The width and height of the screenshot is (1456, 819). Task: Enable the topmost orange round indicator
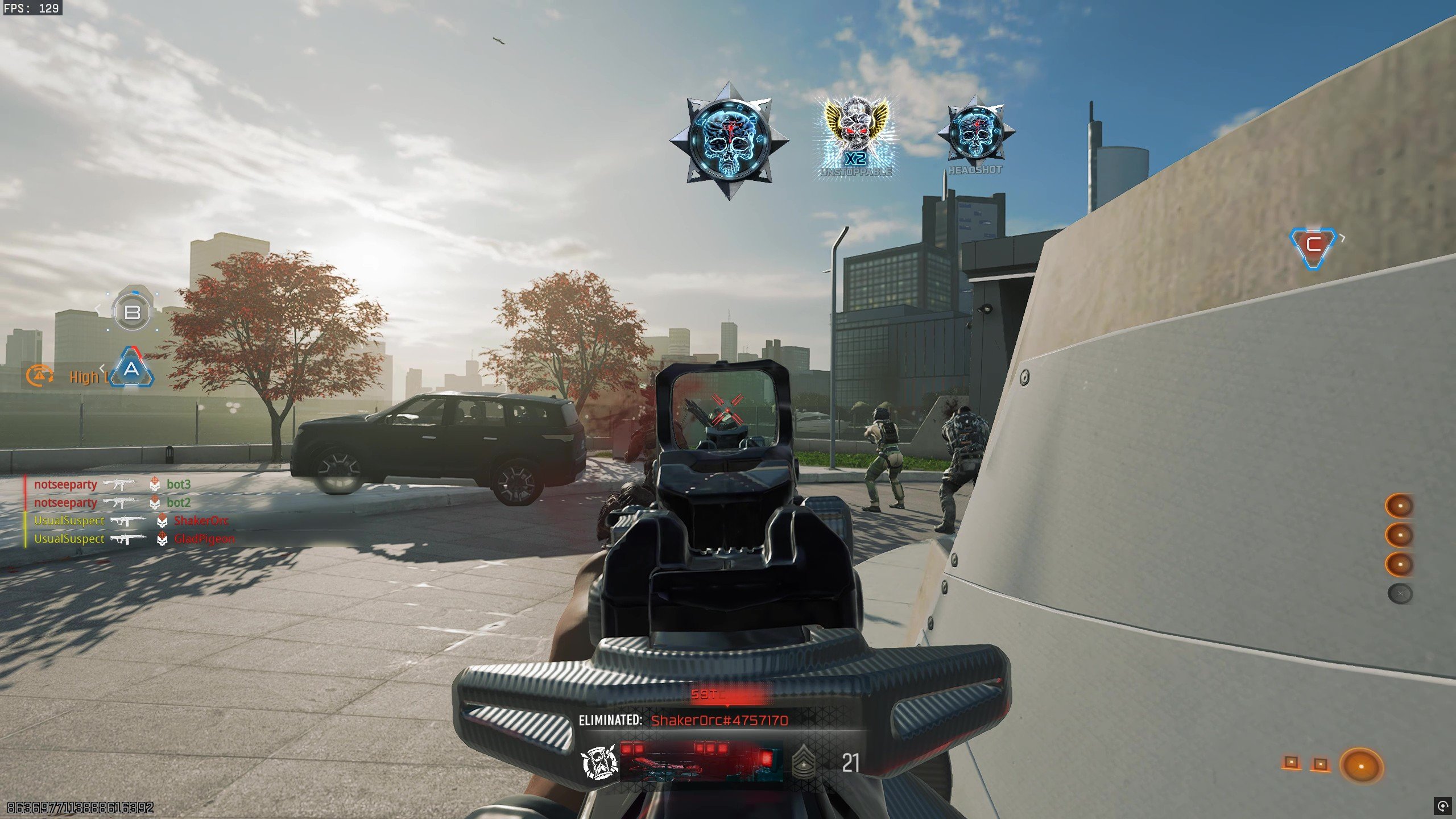tap(1399, 505)
